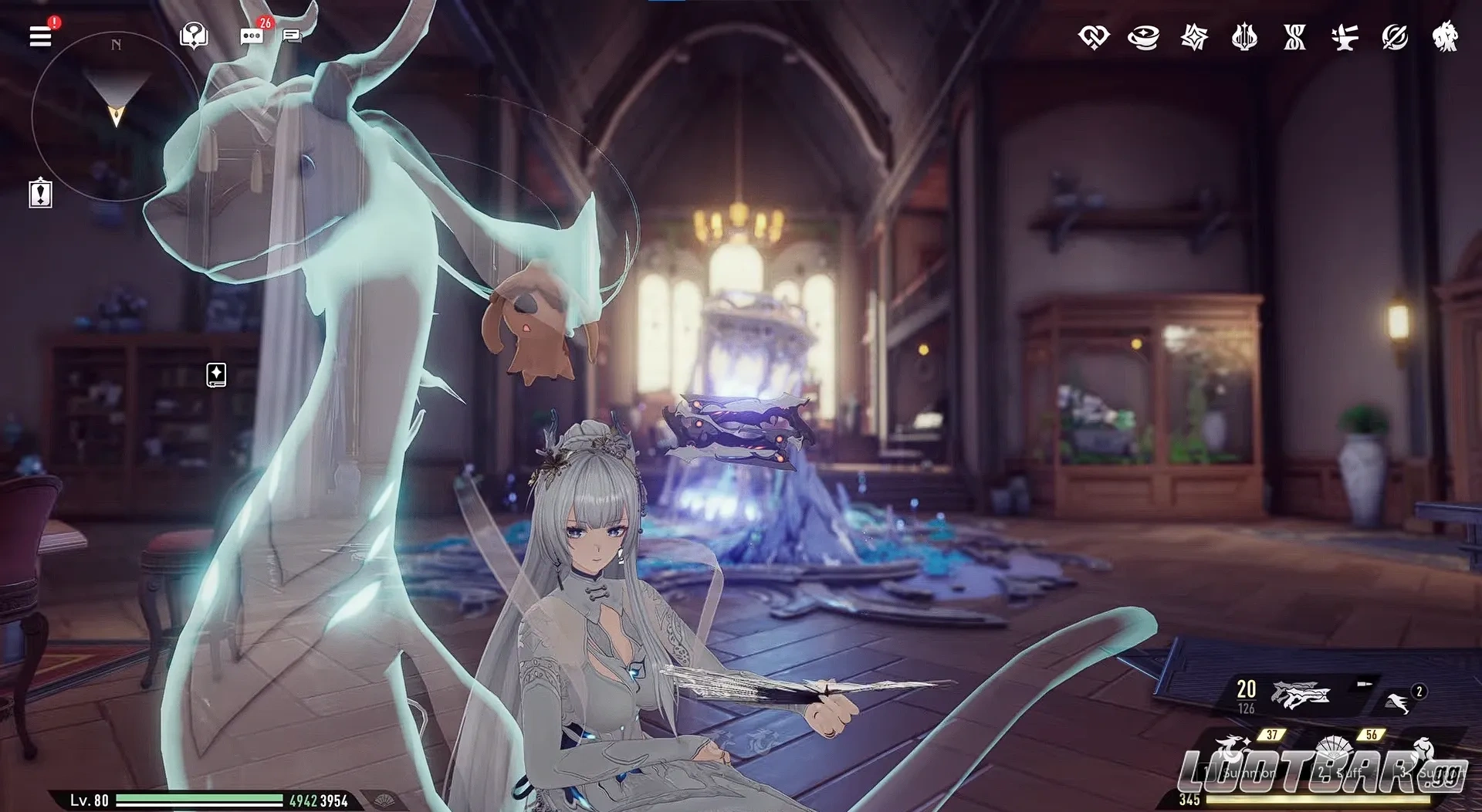The width and height of the screenshot is (1482, 812).
Task: Click the star-shaped activities icon
Action: click(x=1193, y=37)
